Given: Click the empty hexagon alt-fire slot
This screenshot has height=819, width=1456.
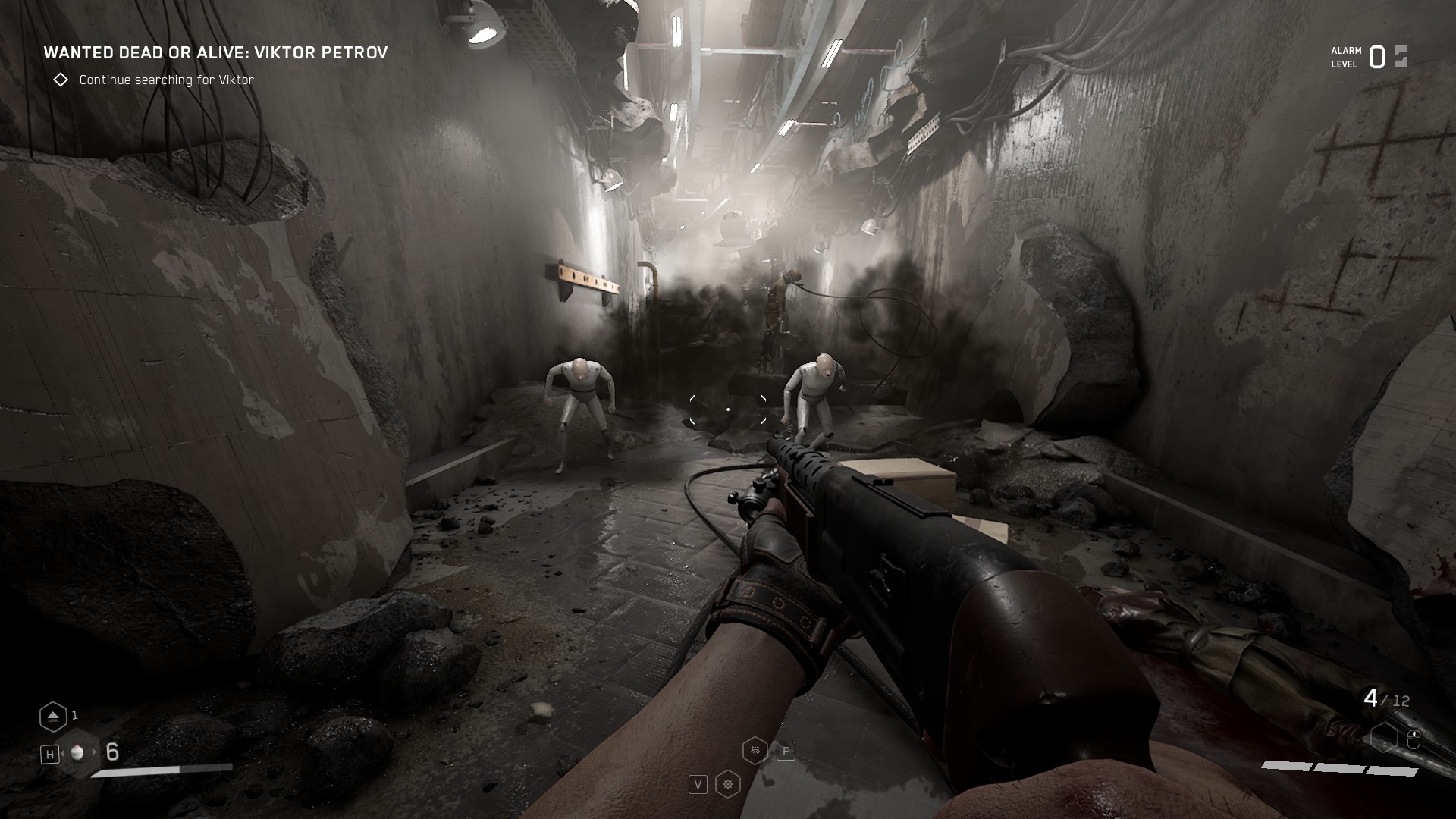Looking at the screenshot, I should pos(1384,737).
